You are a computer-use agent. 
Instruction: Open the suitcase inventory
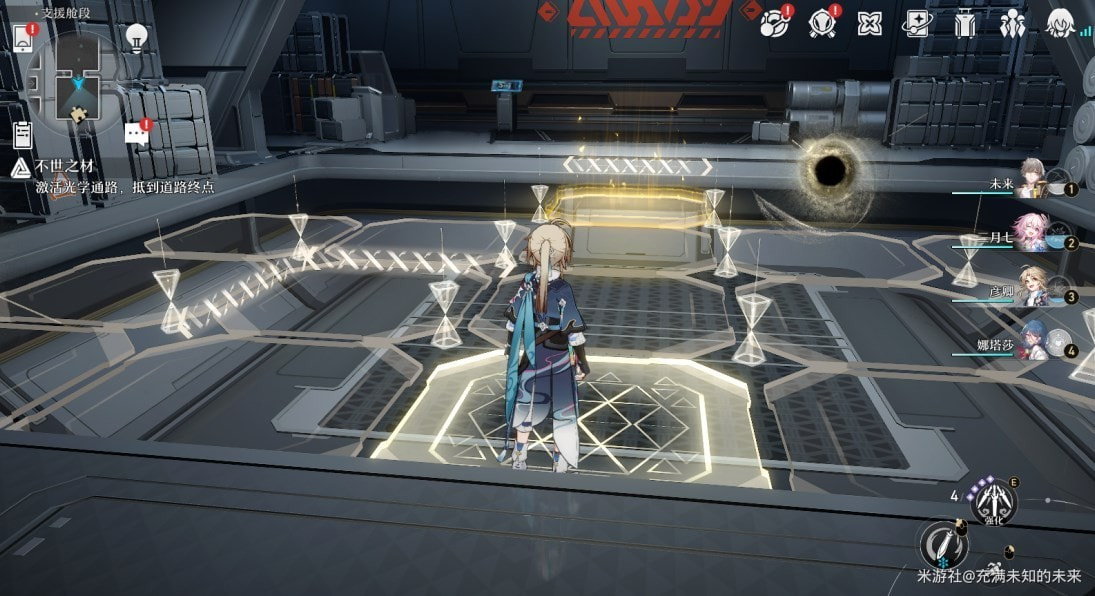(x=965, y=23)
